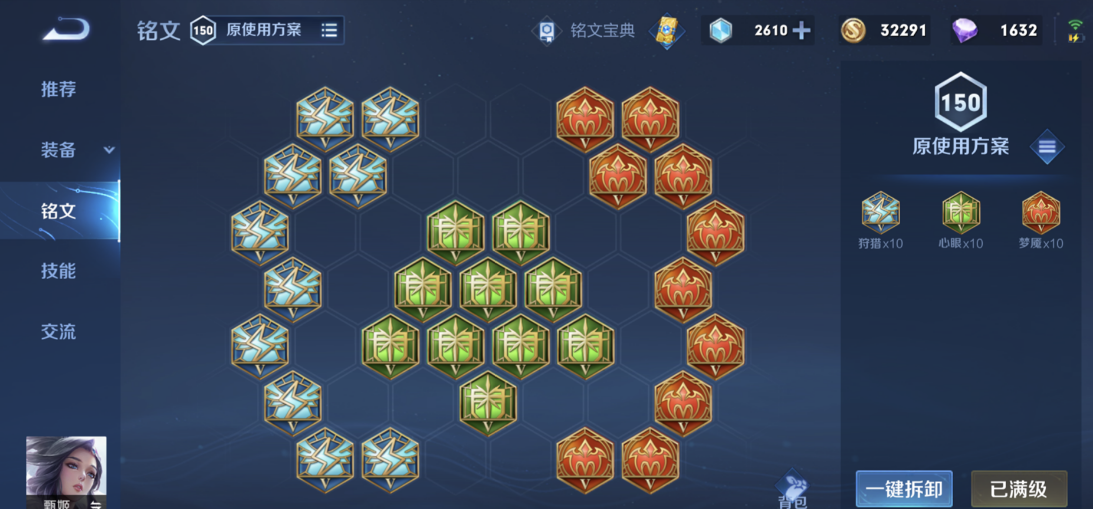
Task: Switch hero via the 甄姬 portrait
Action: 66,470
